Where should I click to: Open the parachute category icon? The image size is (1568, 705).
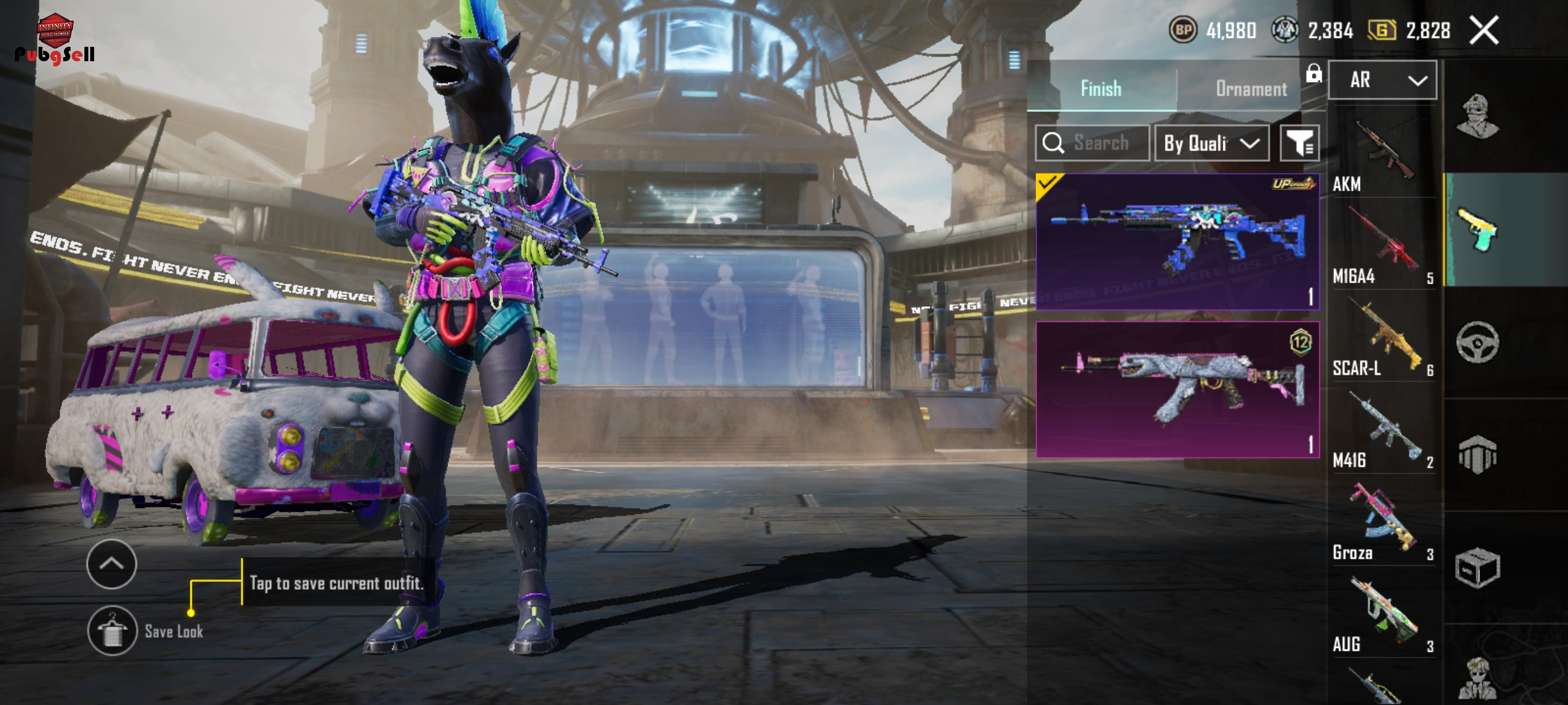click(1477, 454)
